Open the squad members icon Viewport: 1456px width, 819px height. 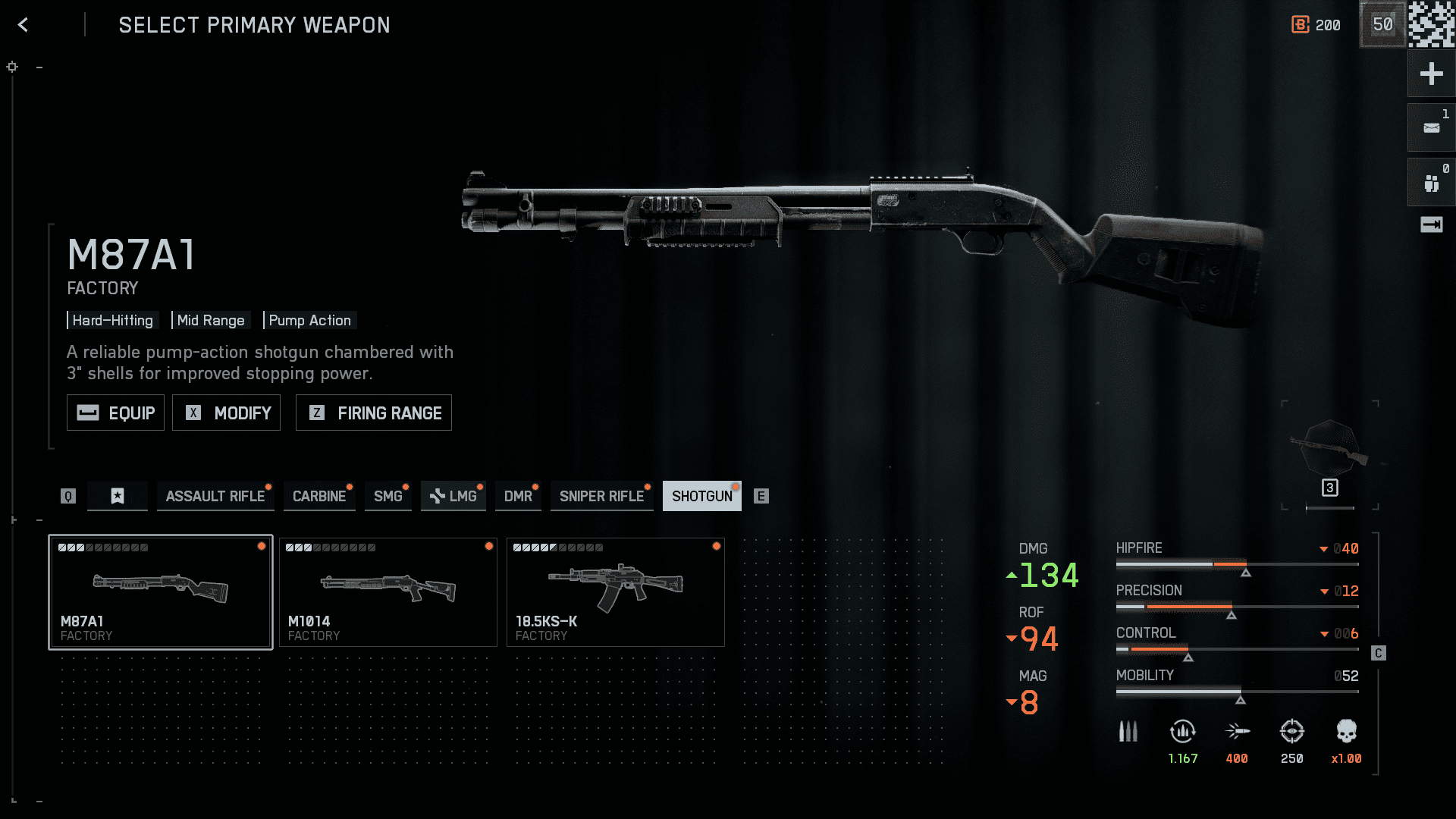(1431, 183)
